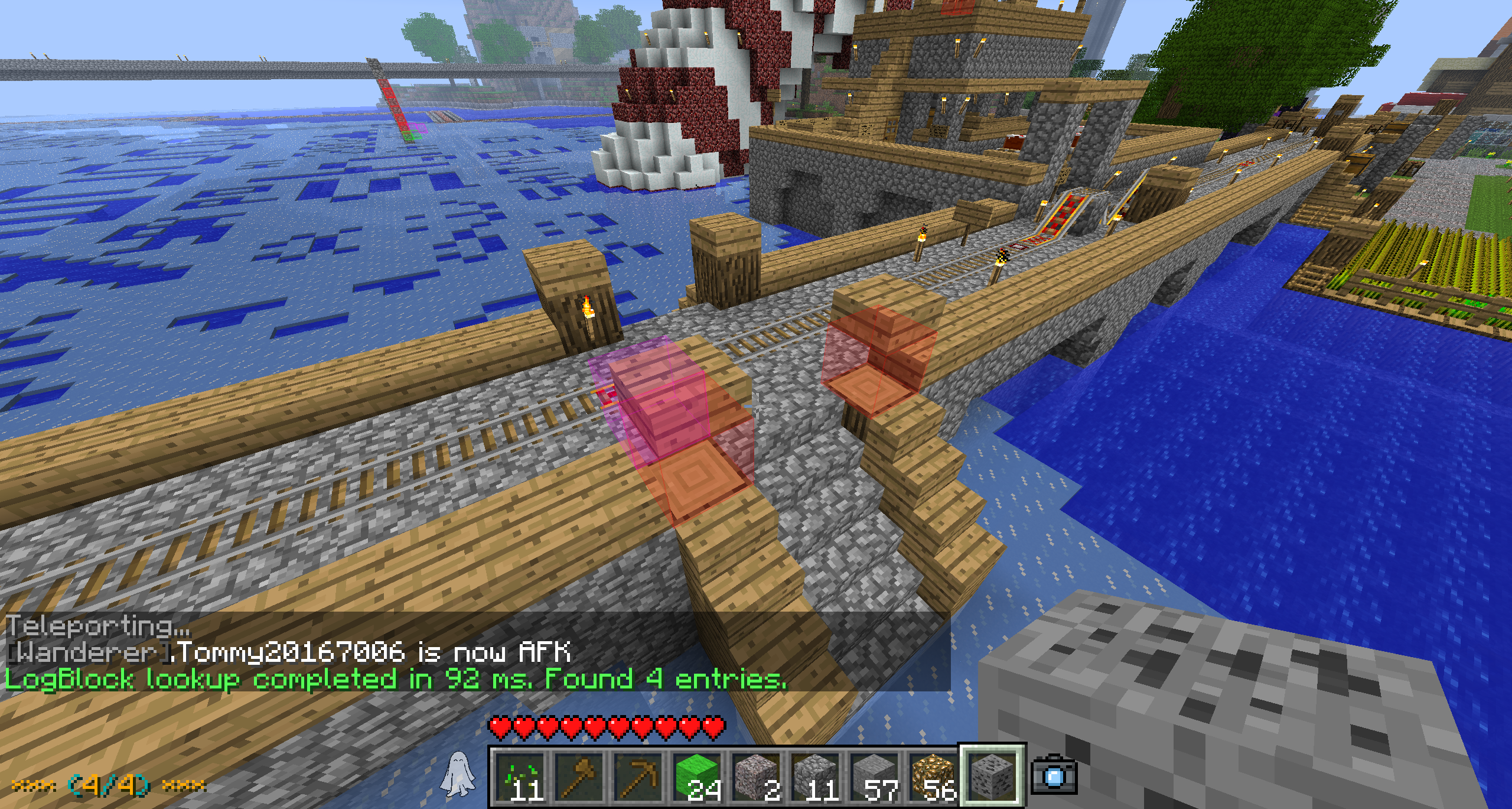Pick the gravel stack of 2

pyautogui.click(x=757, y=776)
